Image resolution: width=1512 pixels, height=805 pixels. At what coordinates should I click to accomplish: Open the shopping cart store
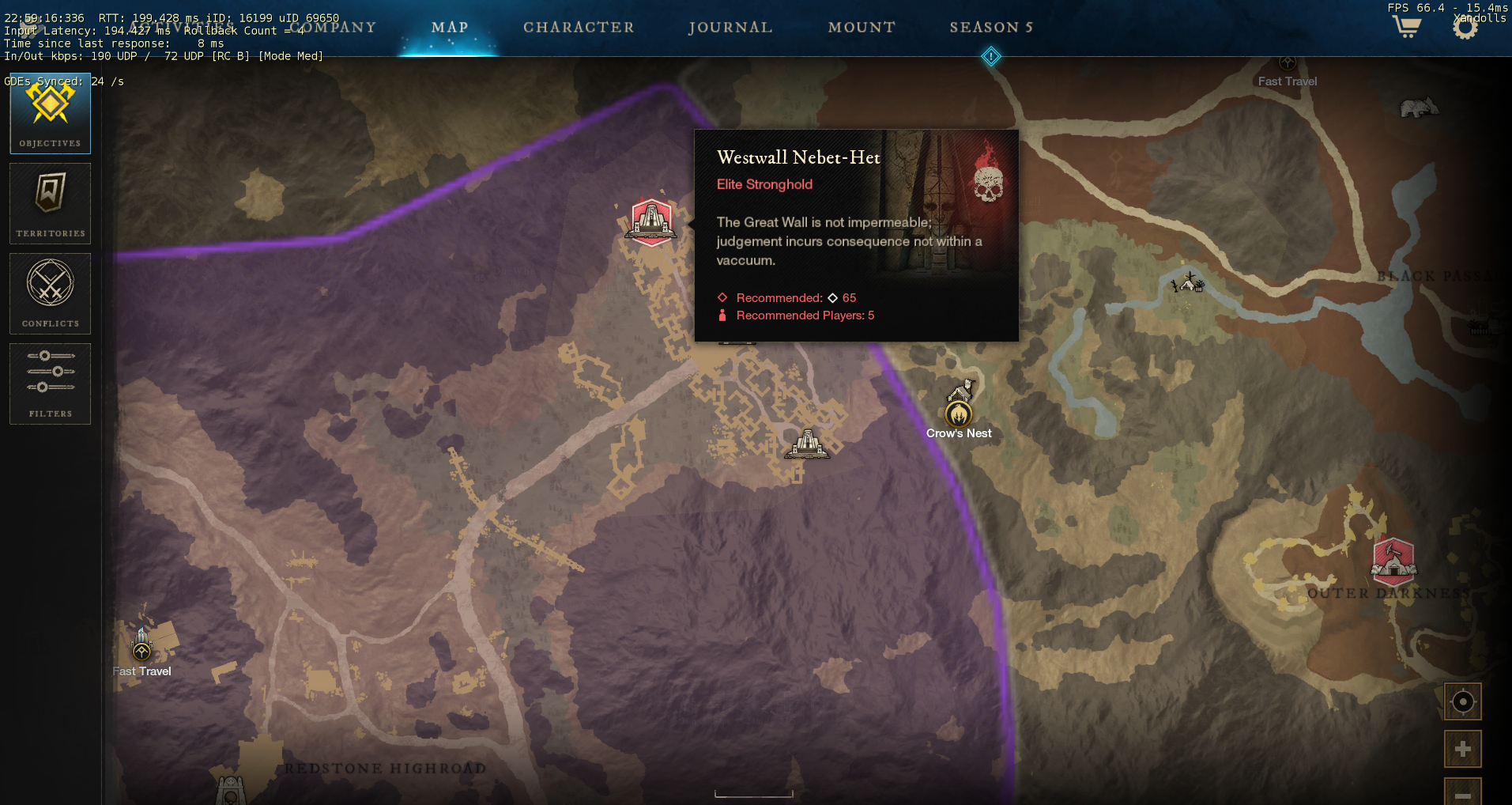[1406, 27]
